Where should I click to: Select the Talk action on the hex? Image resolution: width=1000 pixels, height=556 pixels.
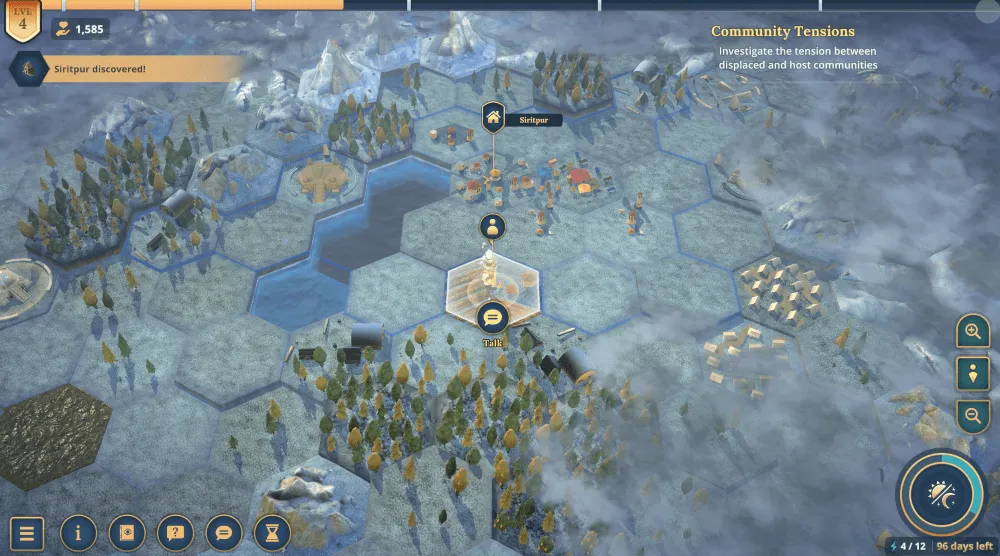492,319
